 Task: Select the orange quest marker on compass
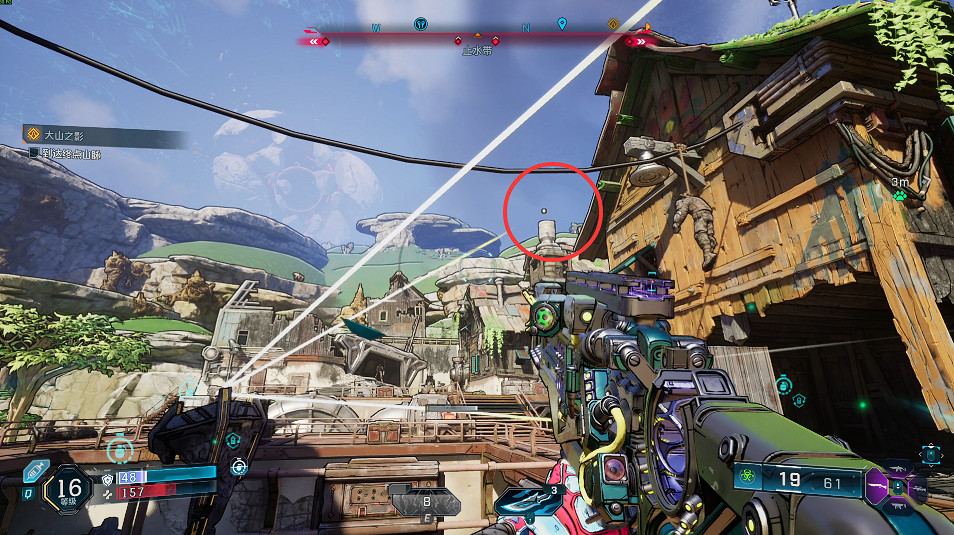coord(613,23)
